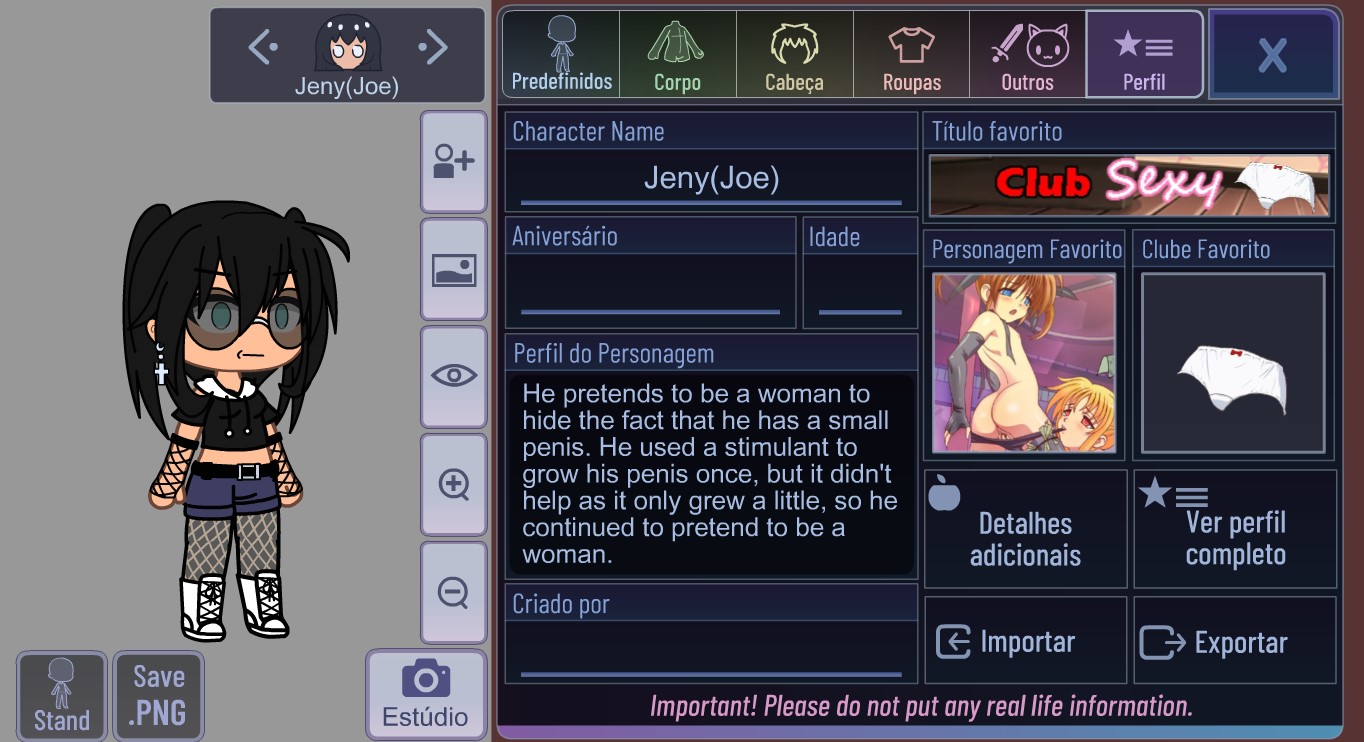Toggle the Stand pose option
1364x742 pixels.
[61, 696]
